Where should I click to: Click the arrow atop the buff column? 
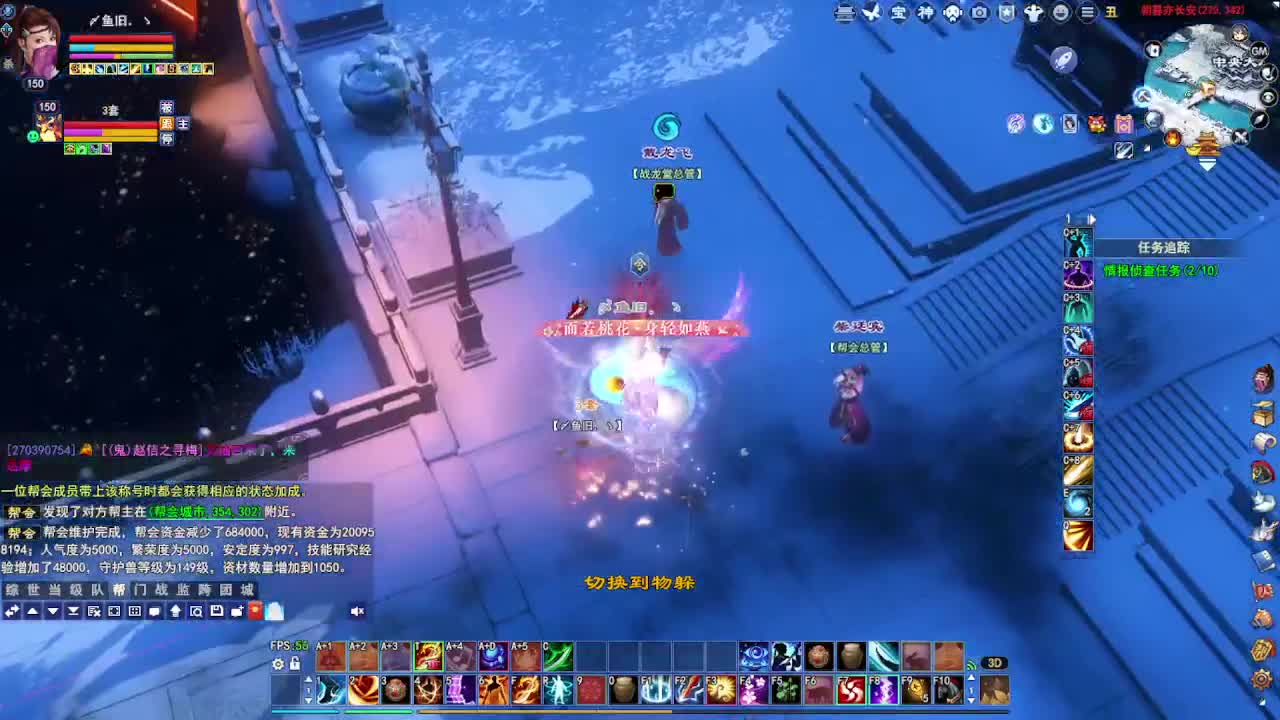click(x=1092, y=219)
